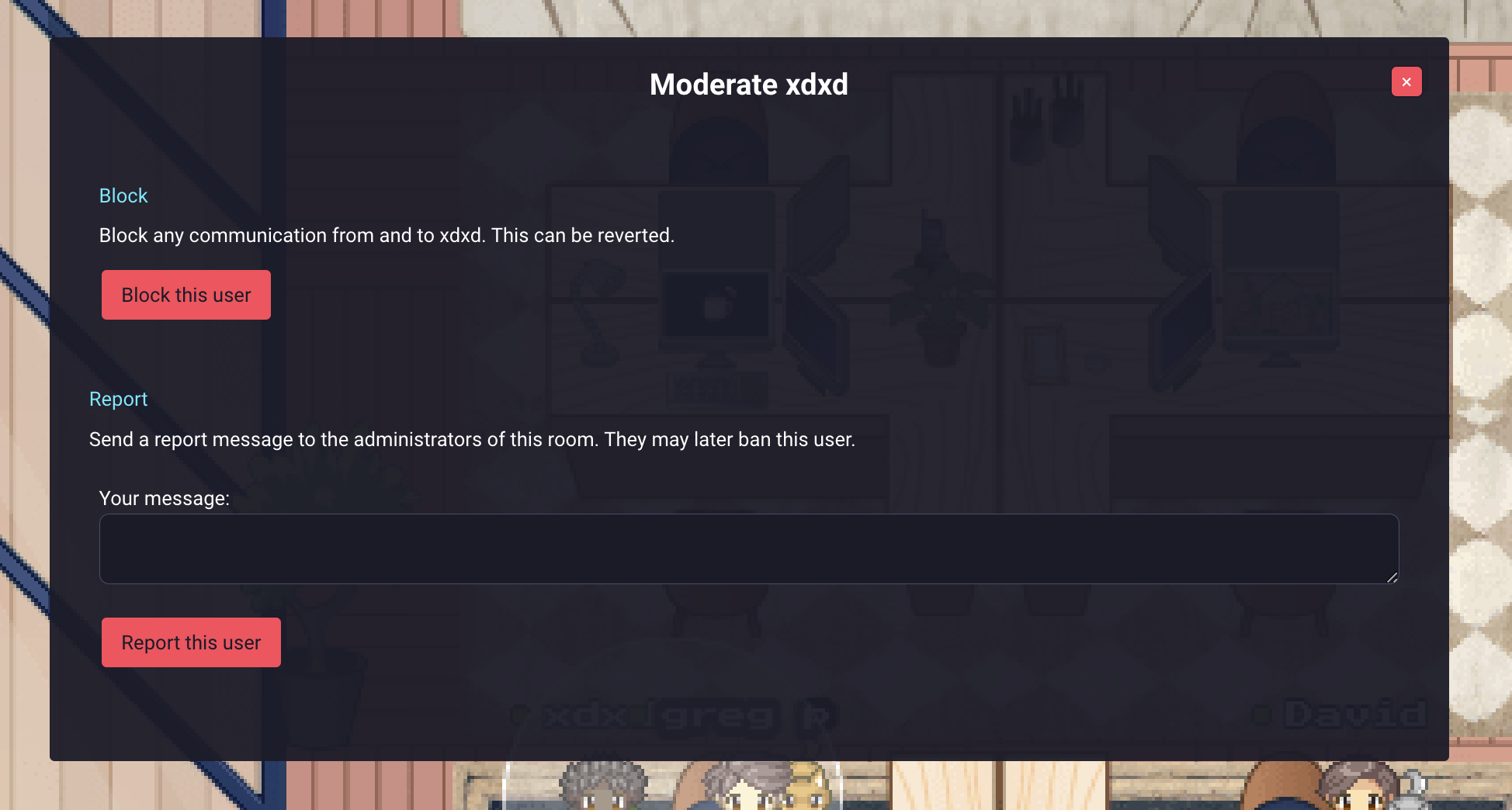This screenshot has height=810, width=1512.
Task: Click the resize handle of the message box
Action: [1392, 578]
